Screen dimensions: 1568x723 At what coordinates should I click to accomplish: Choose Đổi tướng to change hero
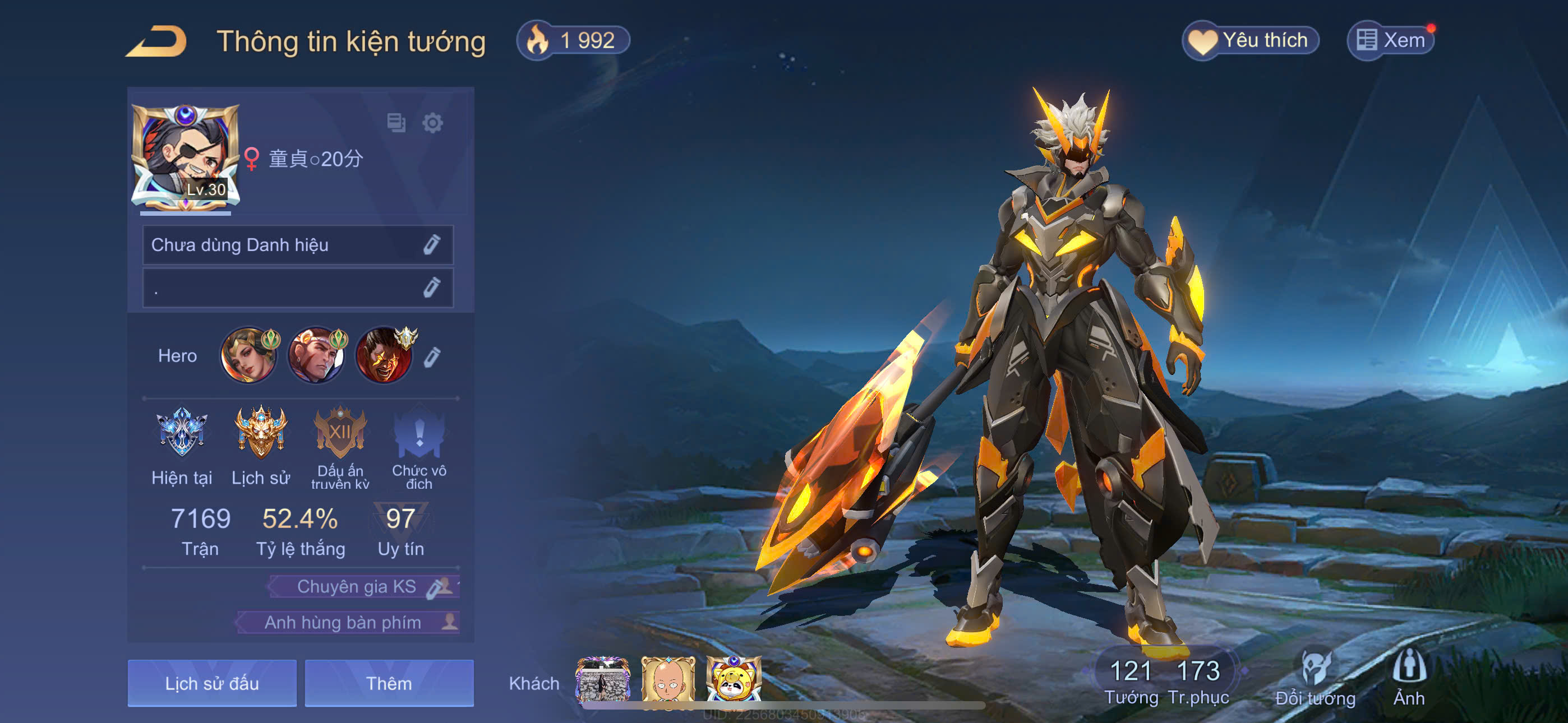click(x=1316, y=679)
